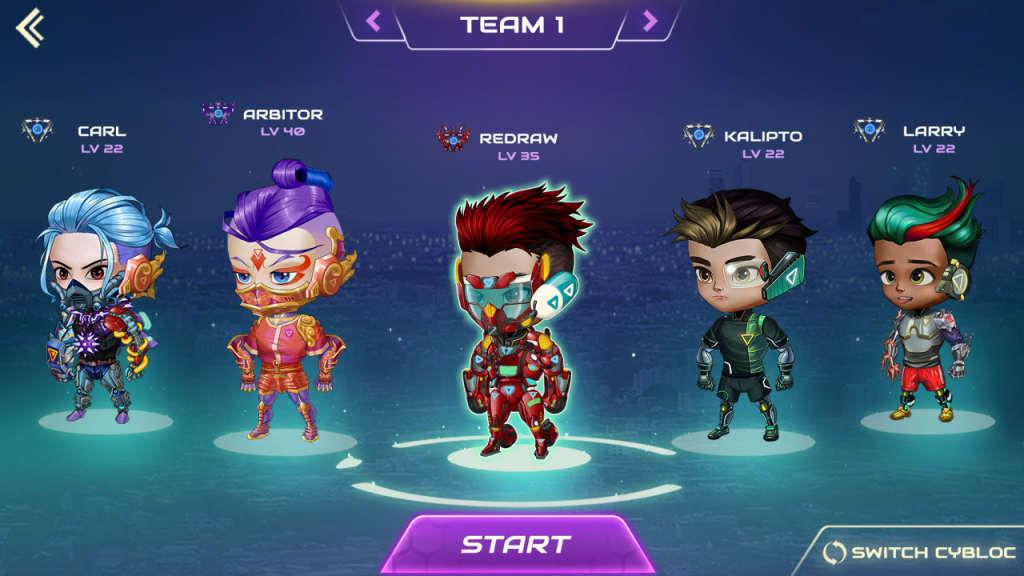Start the match with Team 1
The image size is (1024, 576).
[514, 545]
